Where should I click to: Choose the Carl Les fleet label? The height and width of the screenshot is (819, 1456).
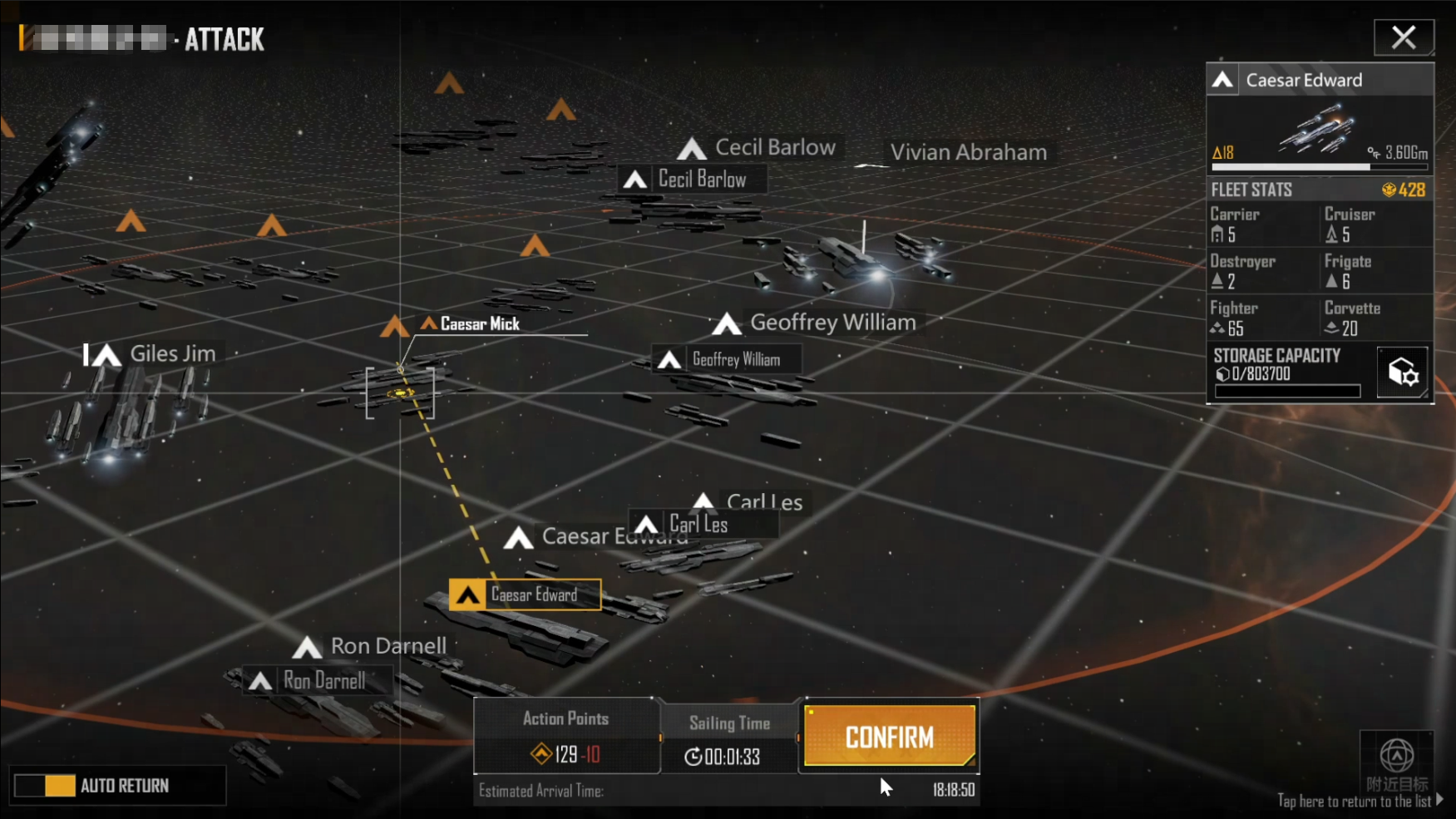(697, 525)
